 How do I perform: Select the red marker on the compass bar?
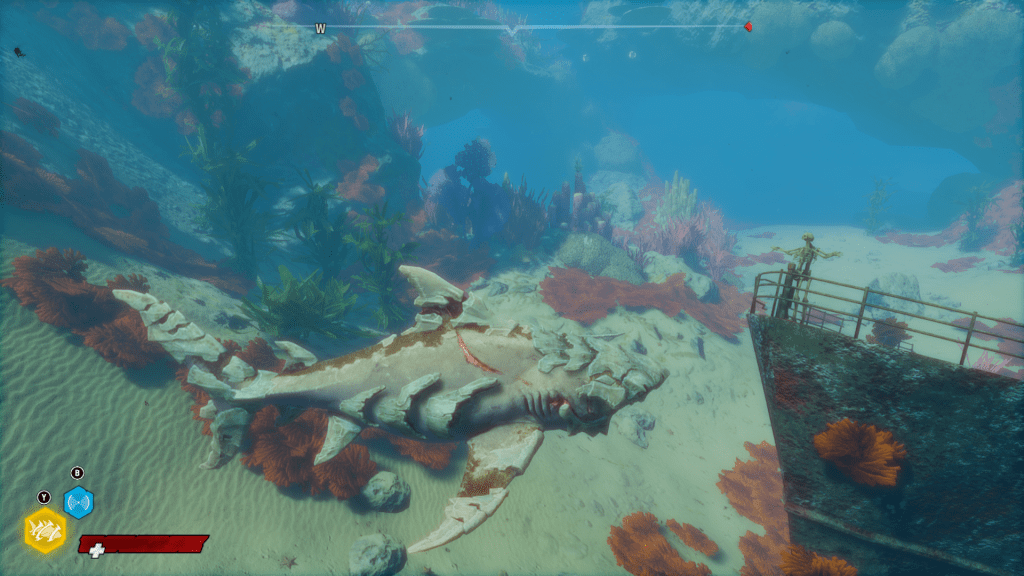coord(747,27)
